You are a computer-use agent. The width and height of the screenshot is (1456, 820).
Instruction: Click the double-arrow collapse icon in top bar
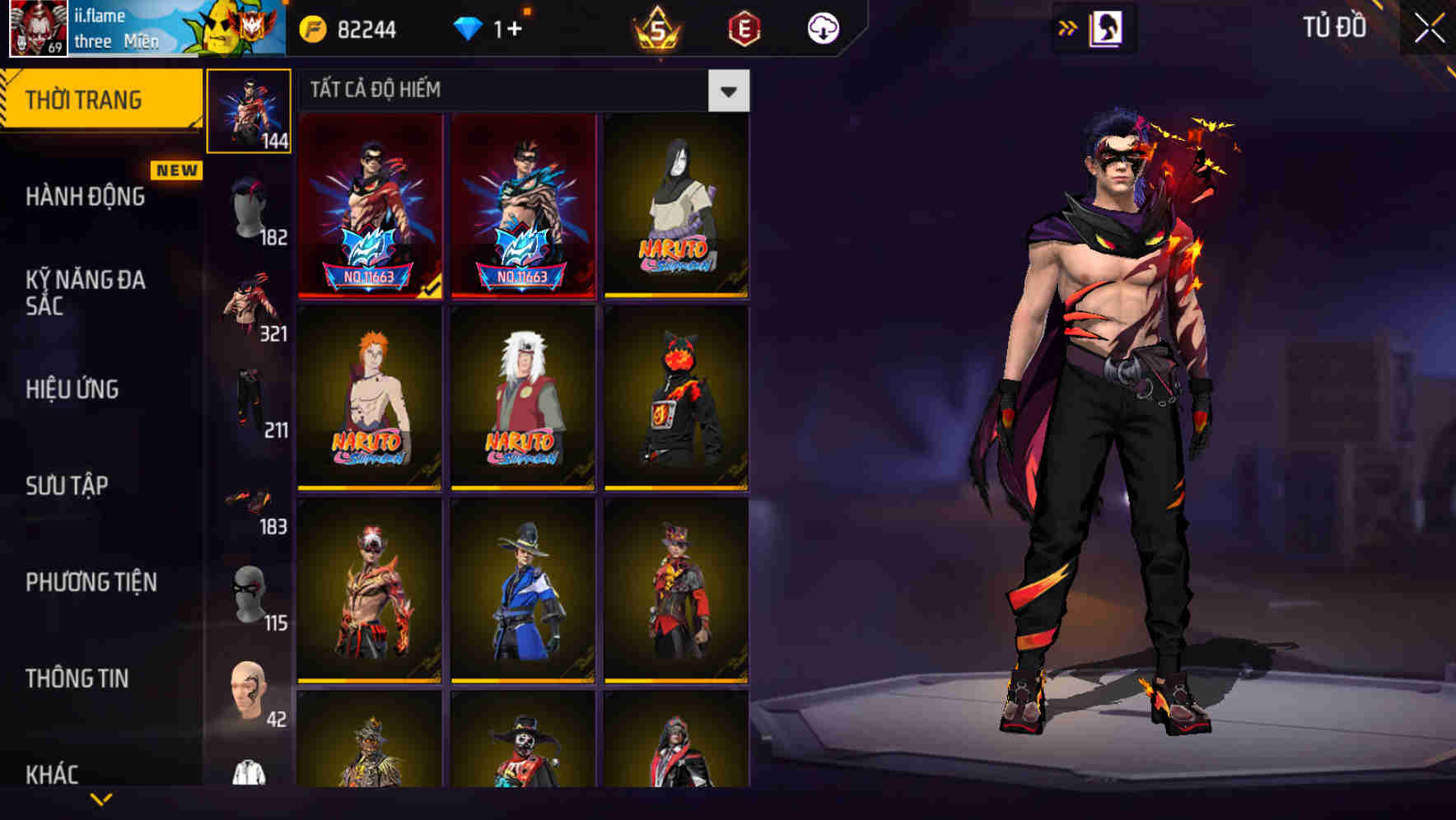[1068, 27]
